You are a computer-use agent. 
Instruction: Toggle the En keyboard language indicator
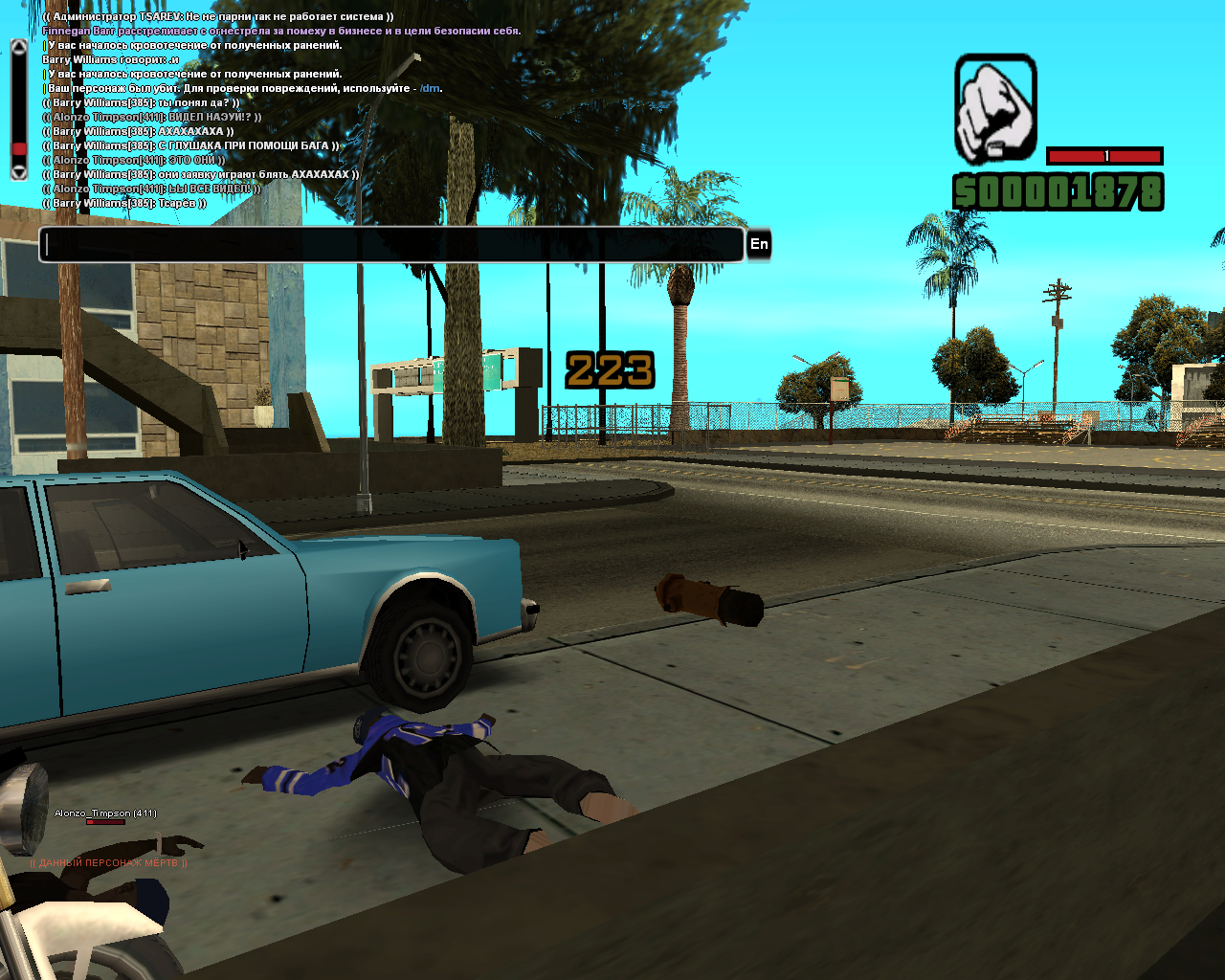(759, 245)
